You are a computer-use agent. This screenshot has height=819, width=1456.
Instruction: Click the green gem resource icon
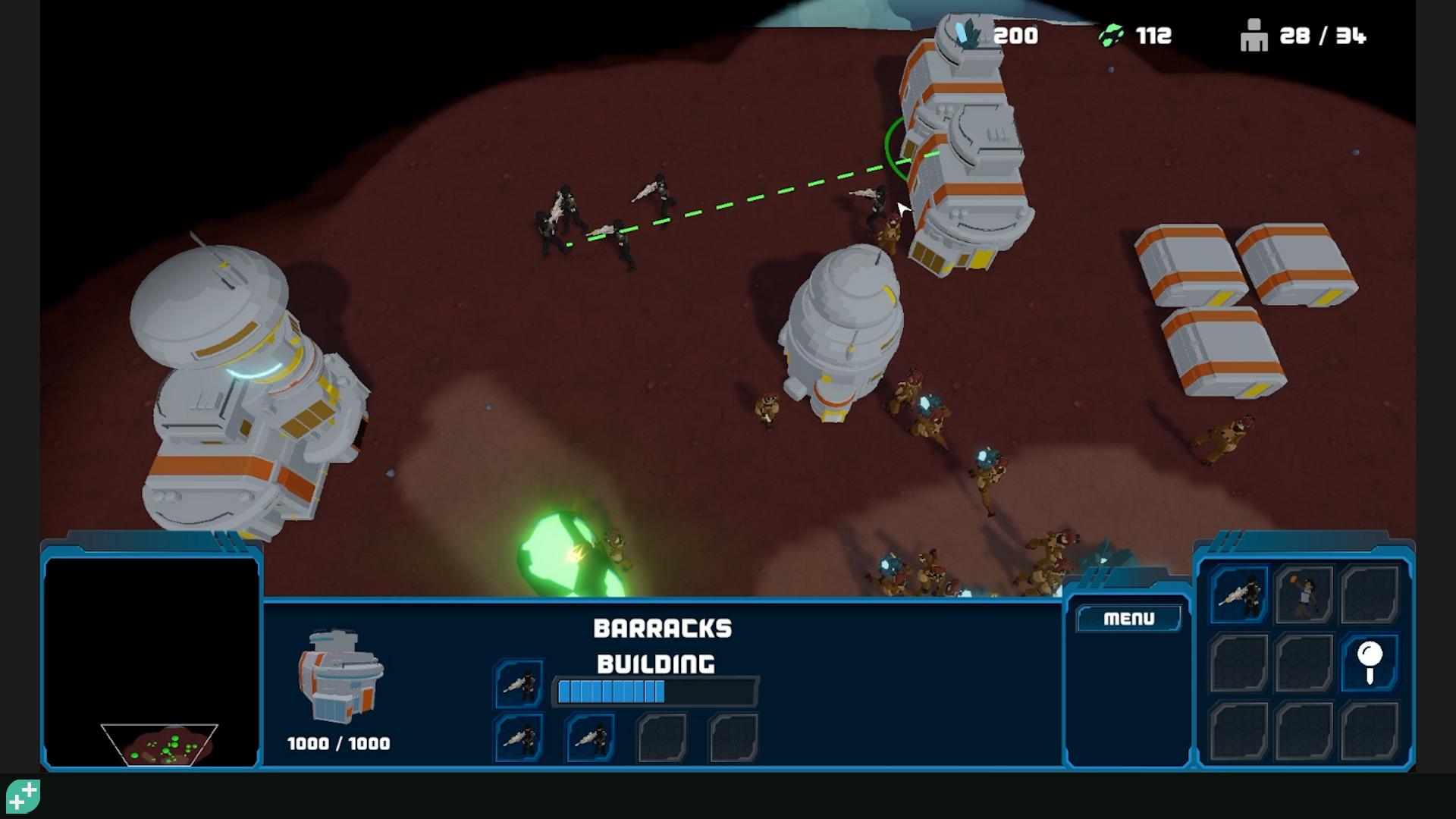pyautogui.click(x=1112, y=34)
